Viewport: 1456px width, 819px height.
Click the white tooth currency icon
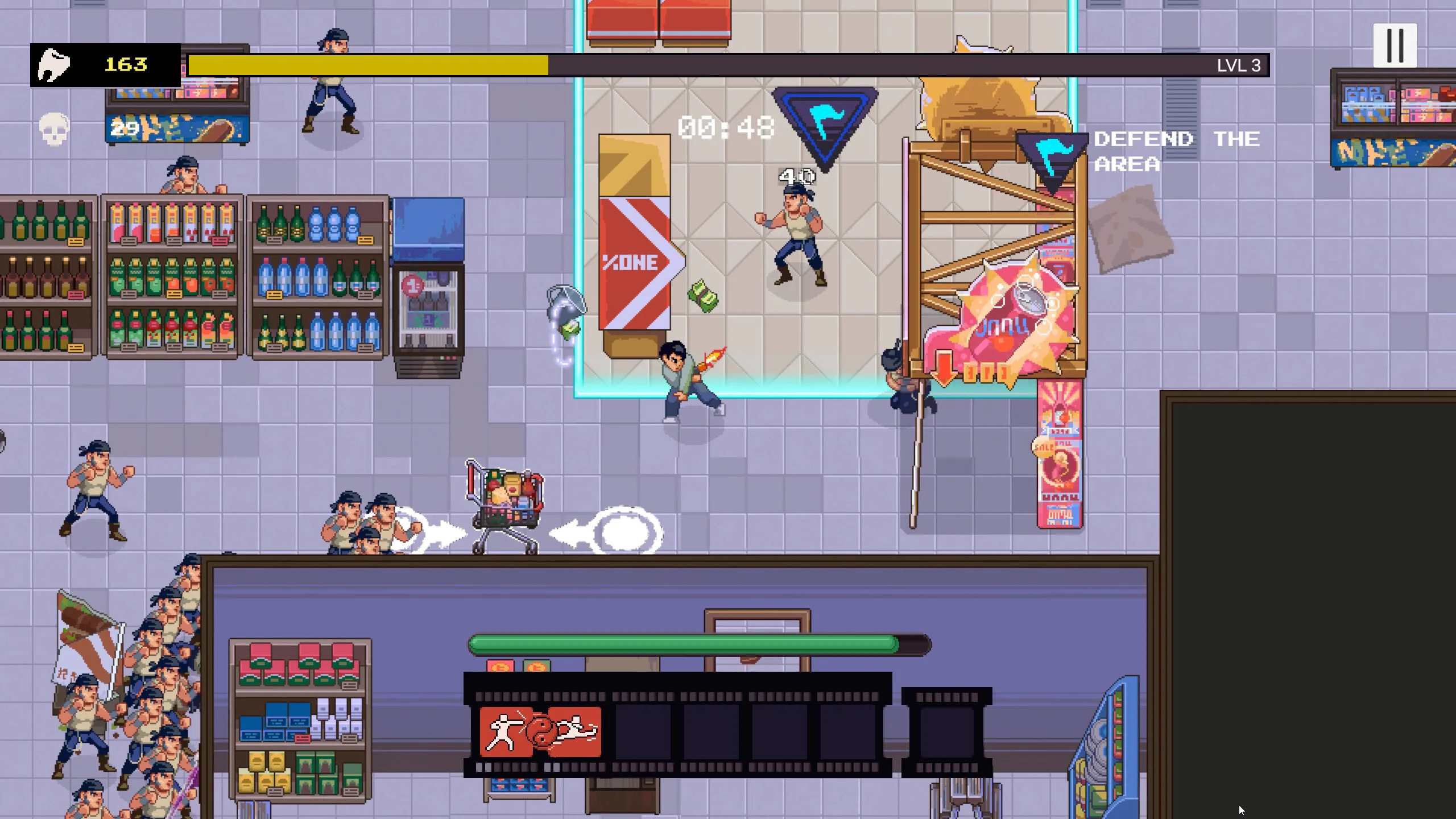click(x=53, y=64)
